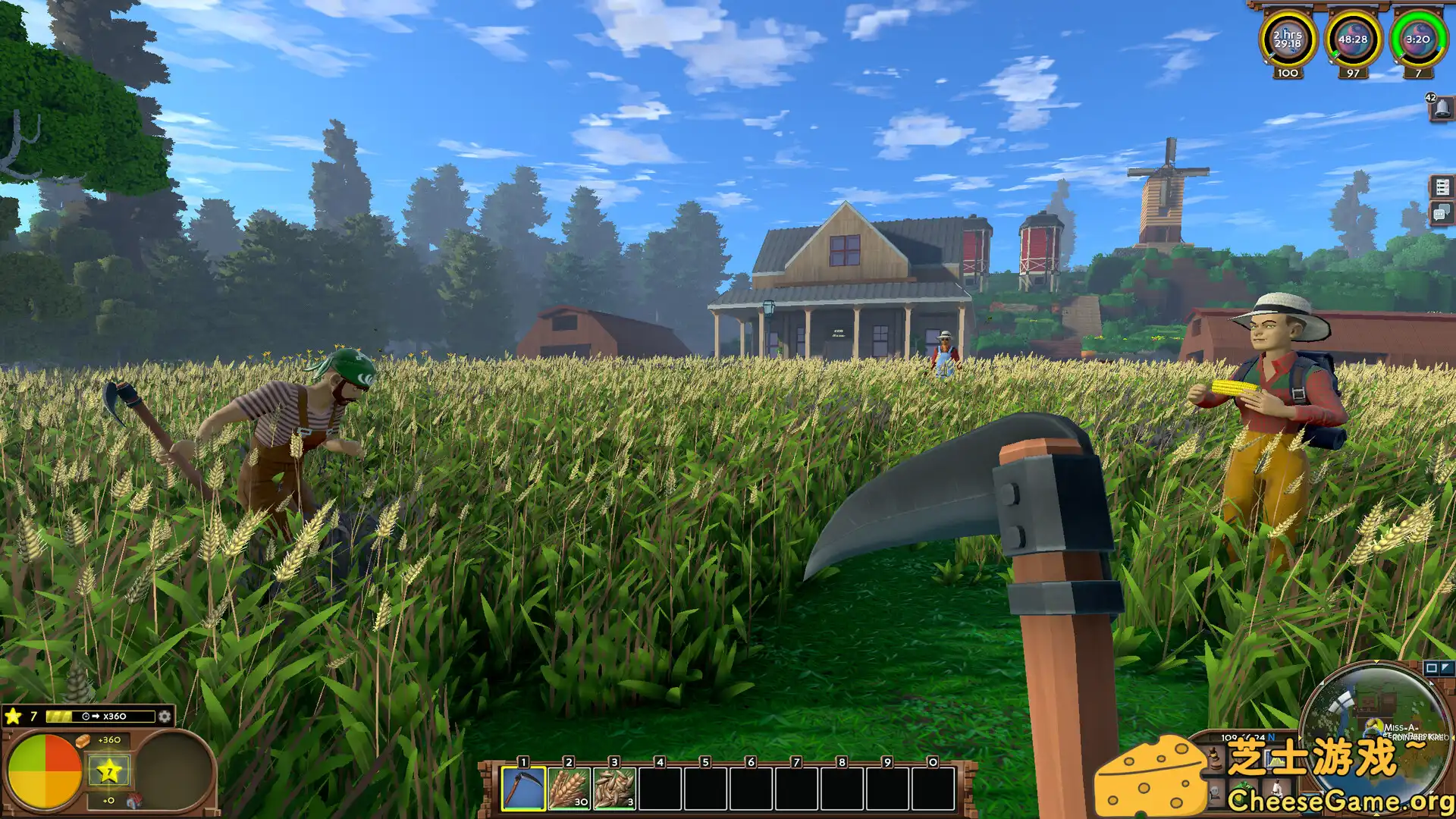Click the gear icon beside the XP bar
Image resolution: width=1456 pixels, height=819 pixels.
(x=165, y=717)
